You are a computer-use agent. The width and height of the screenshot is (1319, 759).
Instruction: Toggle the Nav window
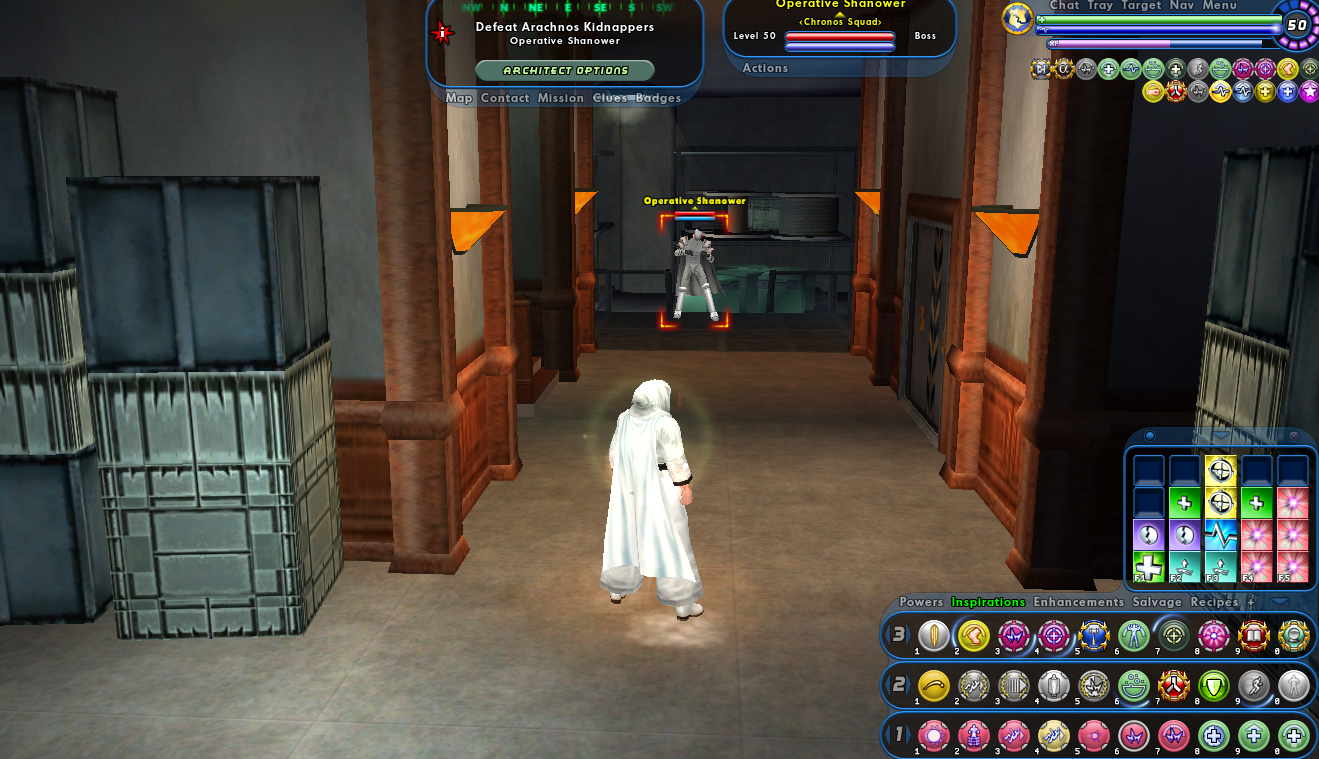pos(1181,5)
